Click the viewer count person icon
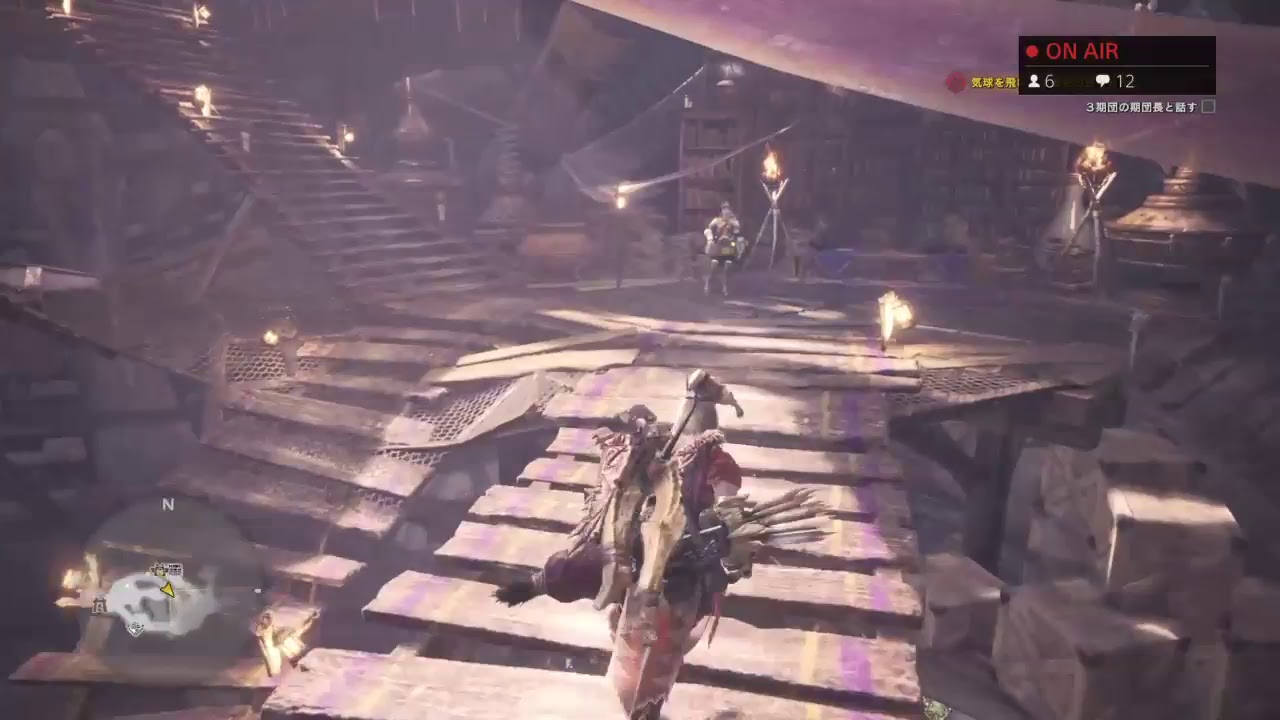This screenshot has width=1280, height=720. pyautogui.click(x=1035, y=81)
